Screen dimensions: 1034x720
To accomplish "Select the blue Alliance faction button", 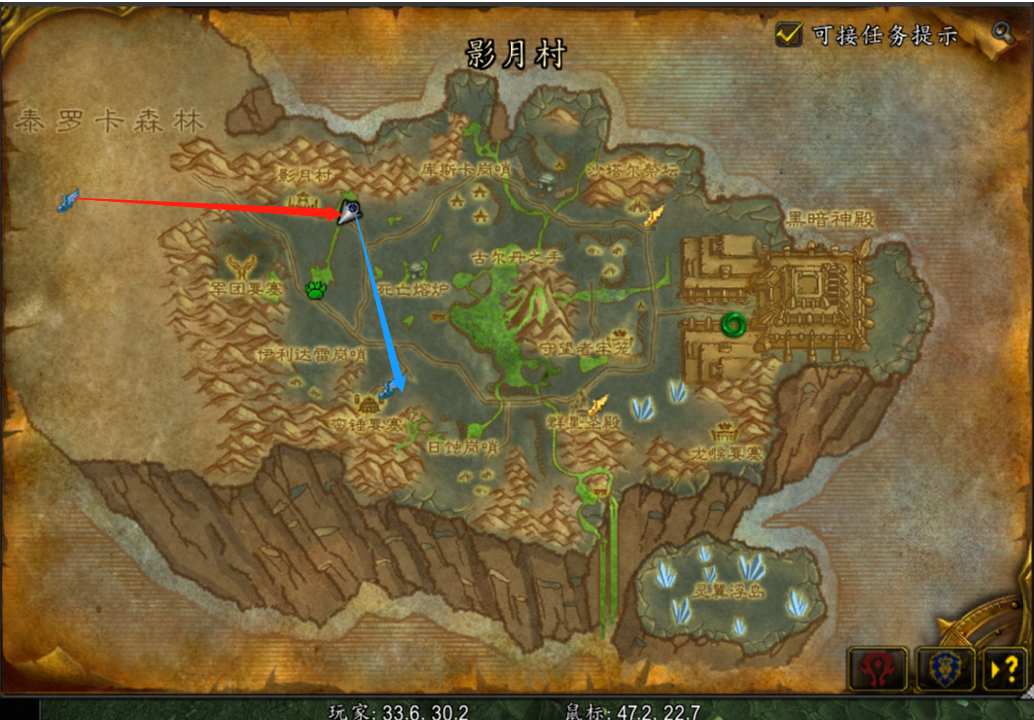I will click(938, 667).
